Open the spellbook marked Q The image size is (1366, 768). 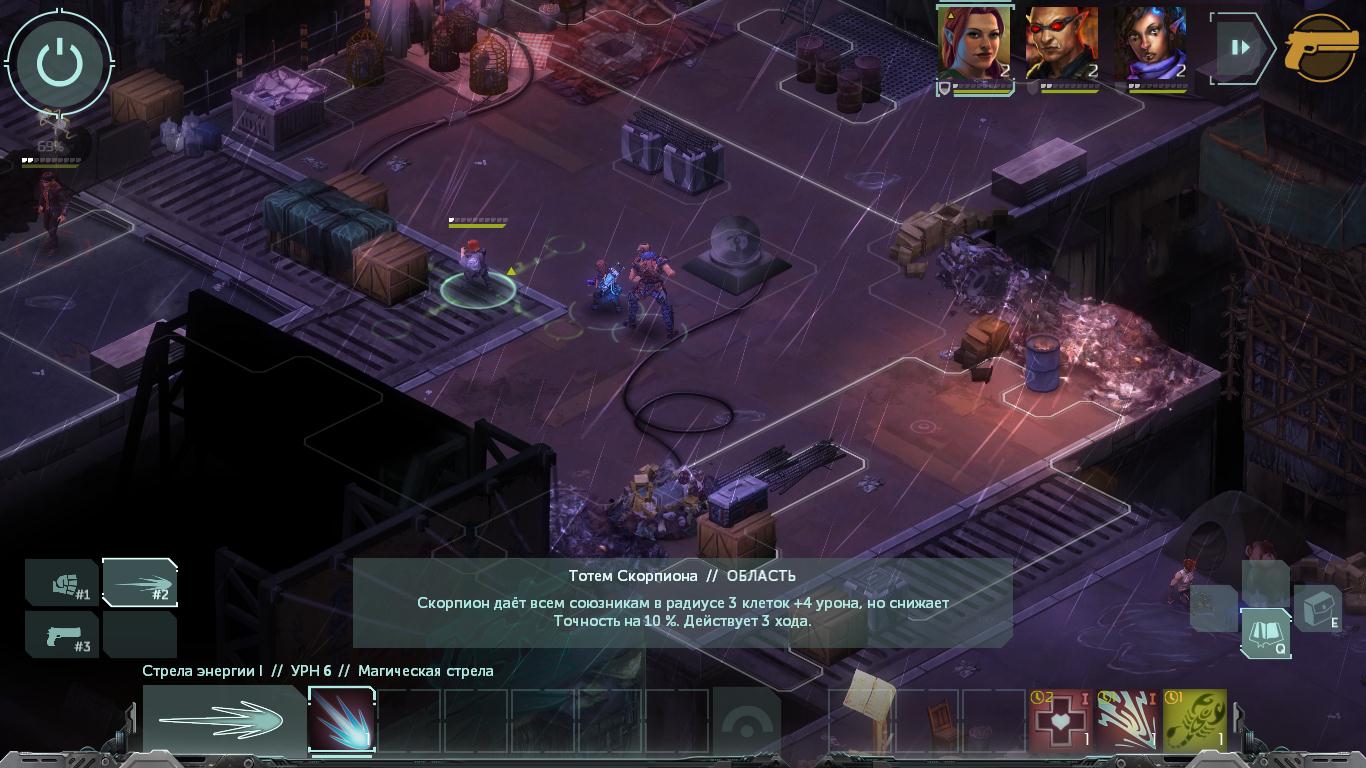(1265, 634)
